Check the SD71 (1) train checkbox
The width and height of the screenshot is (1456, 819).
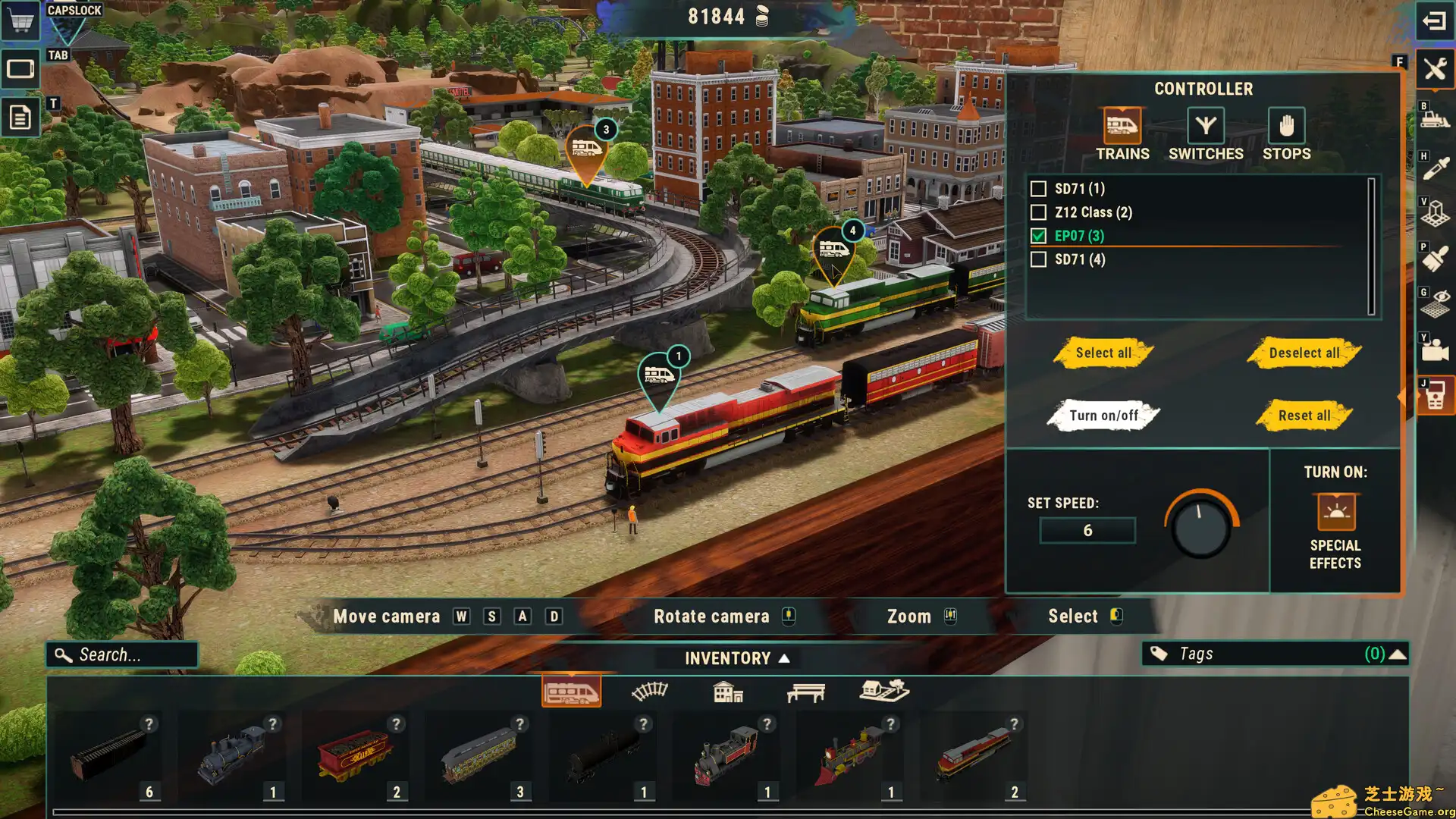coord(1038,189)
